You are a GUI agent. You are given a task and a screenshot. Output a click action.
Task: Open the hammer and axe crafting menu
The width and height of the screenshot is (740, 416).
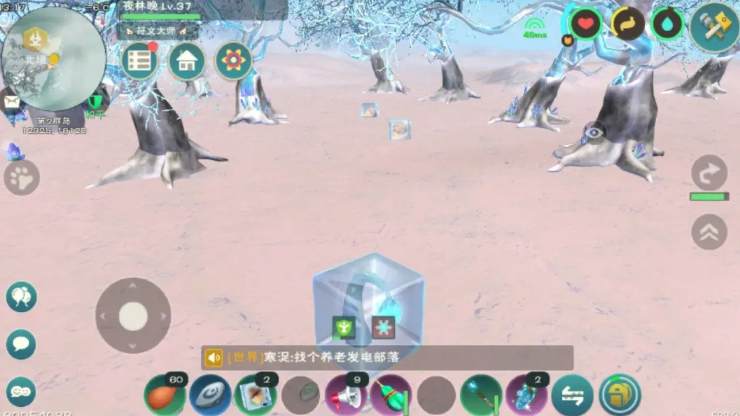coord(714,27)
